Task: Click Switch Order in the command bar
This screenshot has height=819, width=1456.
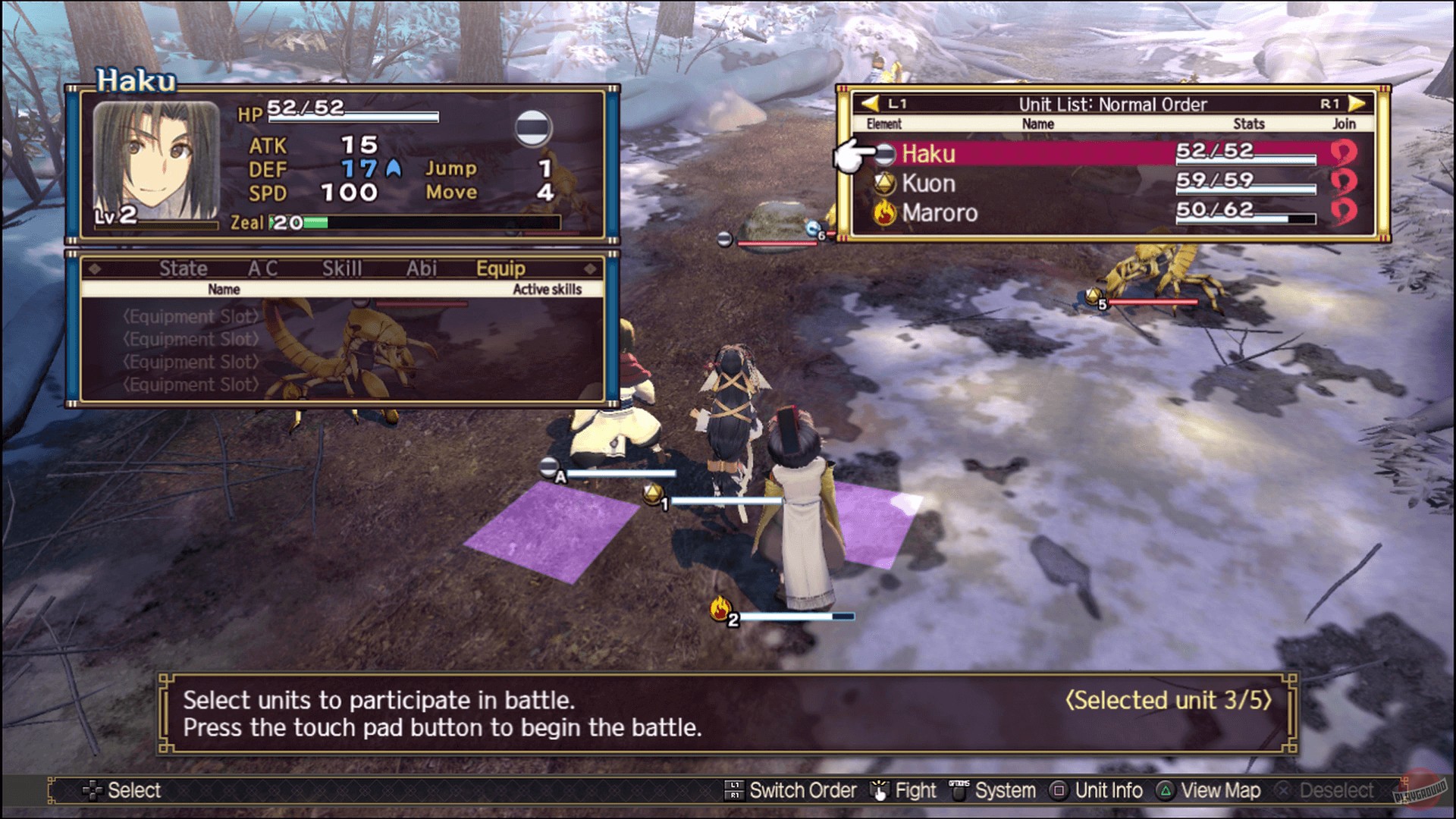Action: [802, 790]
